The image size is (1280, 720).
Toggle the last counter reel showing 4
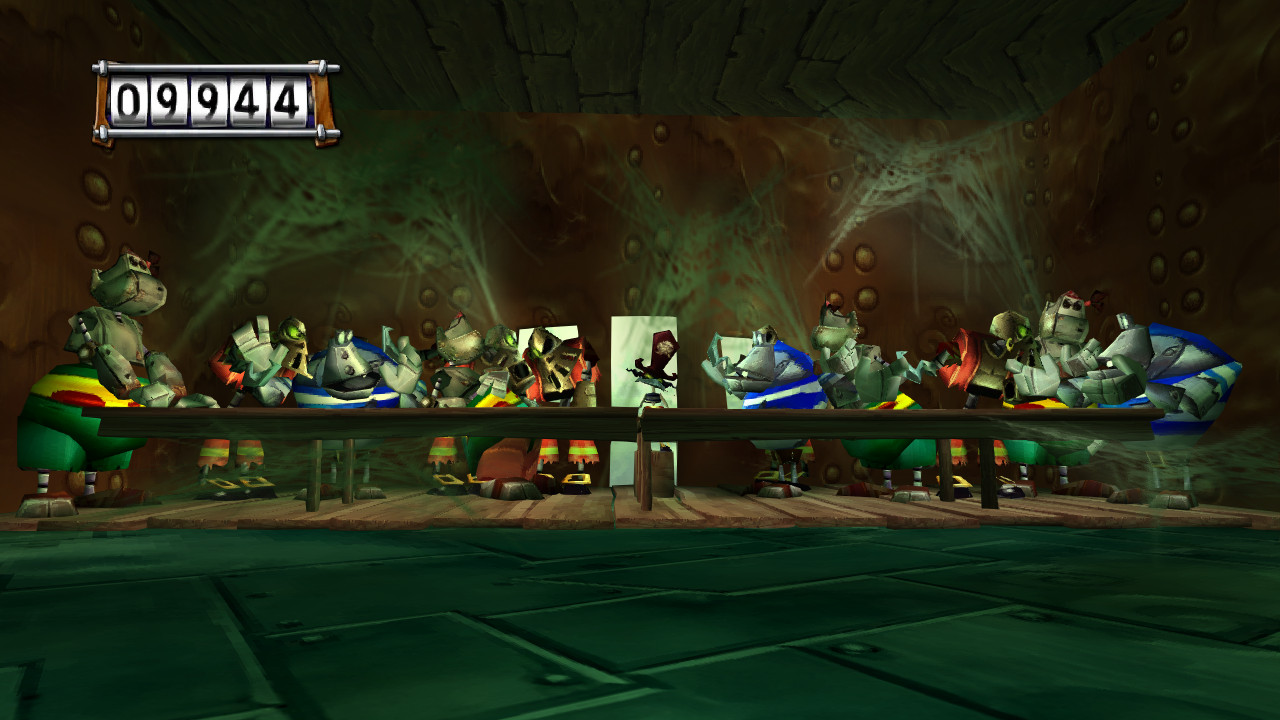[289, 98]
